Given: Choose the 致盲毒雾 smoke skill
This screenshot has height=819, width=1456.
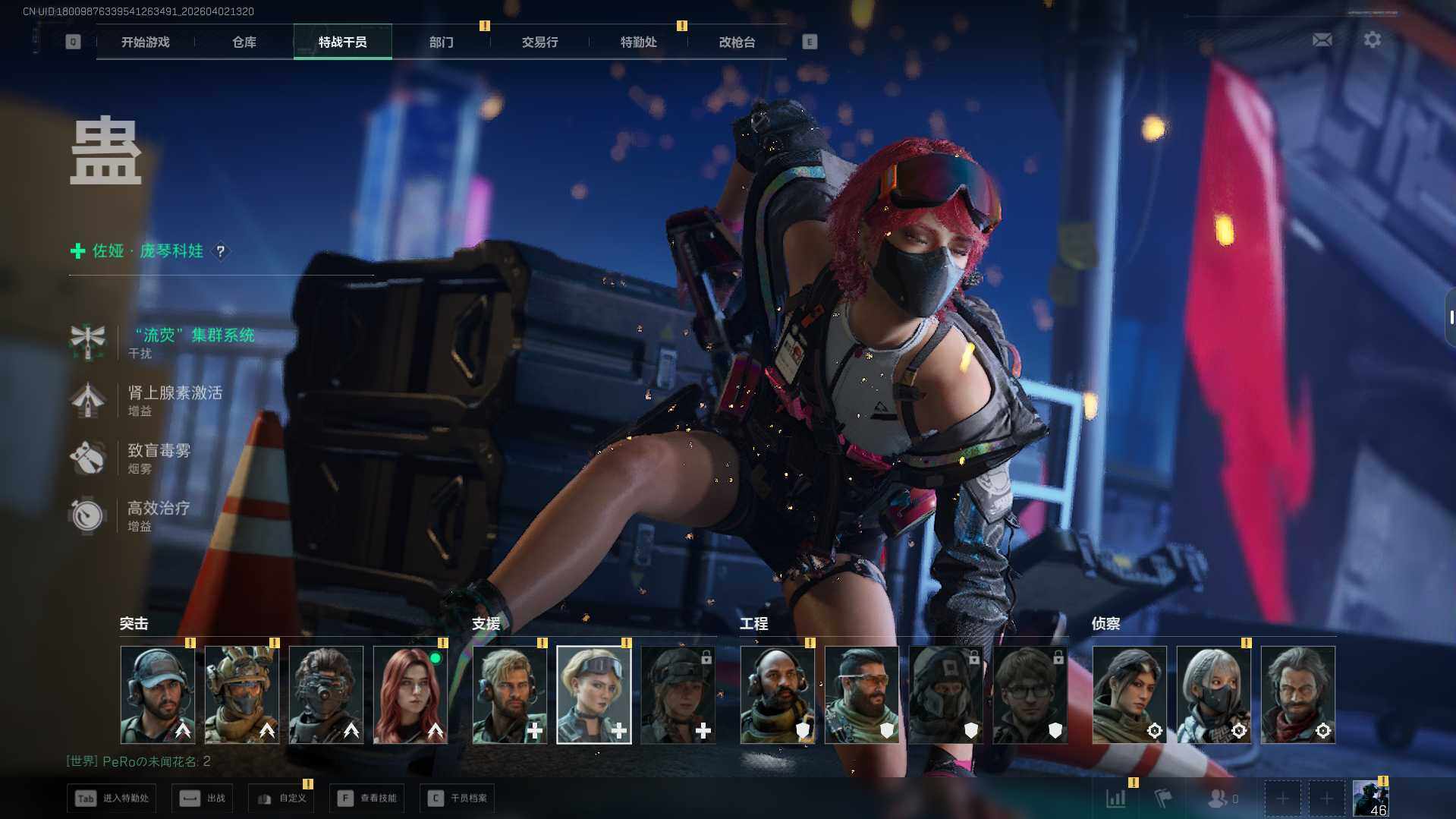Looking at the screenshot, I should (x=159, y=451).
